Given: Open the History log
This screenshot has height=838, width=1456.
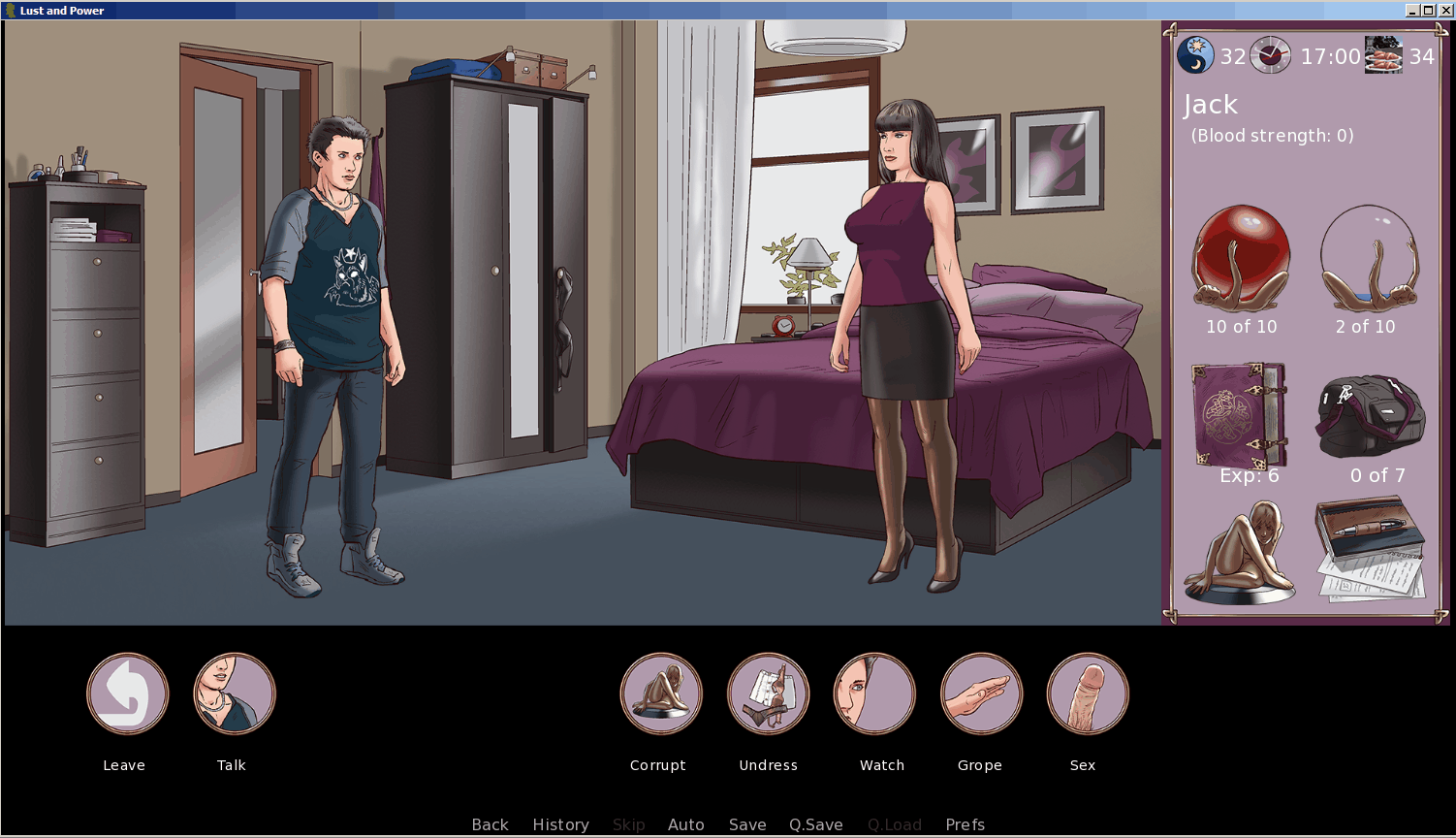Looking at the screenshot, I should click(x=560, y=824).
